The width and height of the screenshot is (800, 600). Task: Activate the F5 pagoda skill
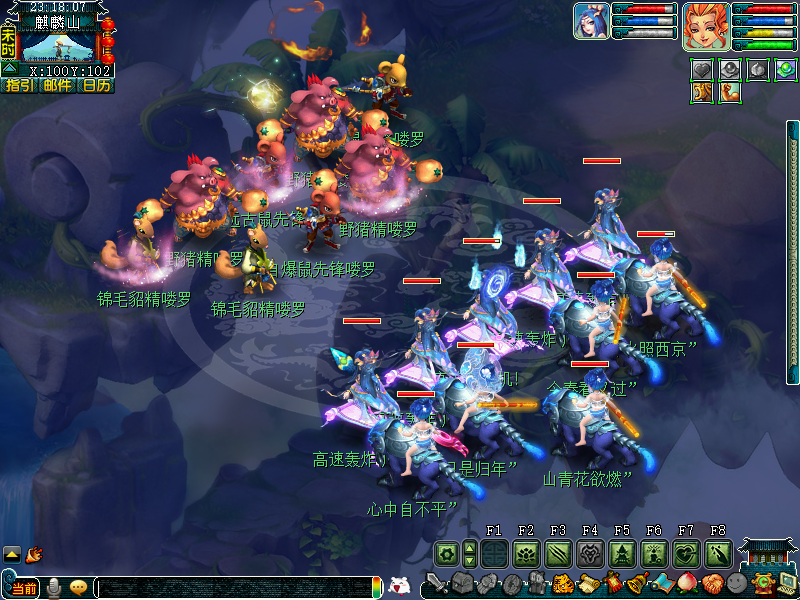click(x=621, y=553)
